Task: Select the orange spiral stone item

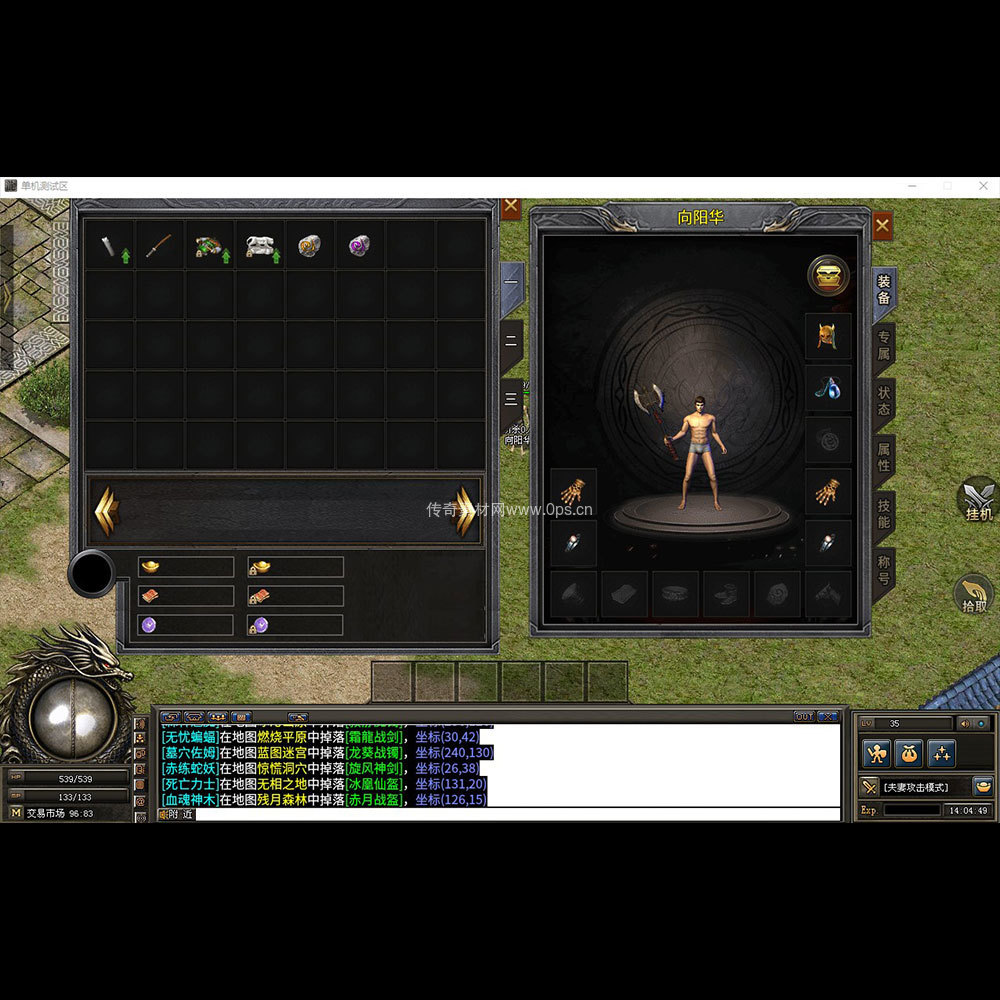Action: tap(310, 245)
